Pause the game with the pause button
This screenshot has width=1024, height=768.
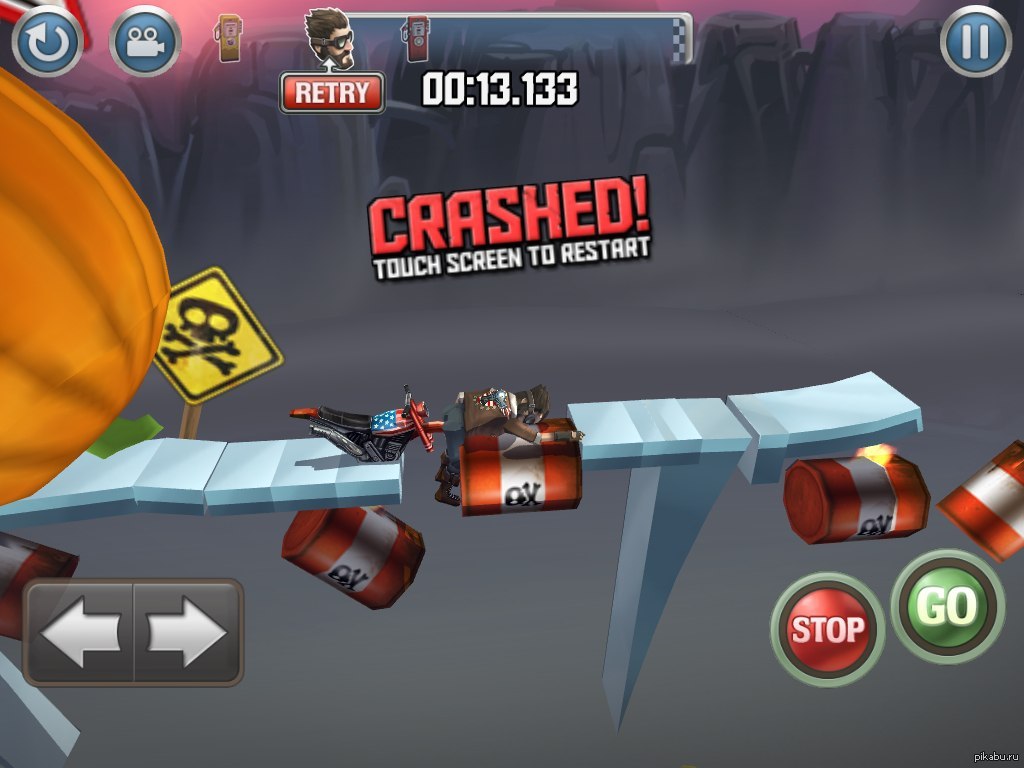(x=975, y=41)
